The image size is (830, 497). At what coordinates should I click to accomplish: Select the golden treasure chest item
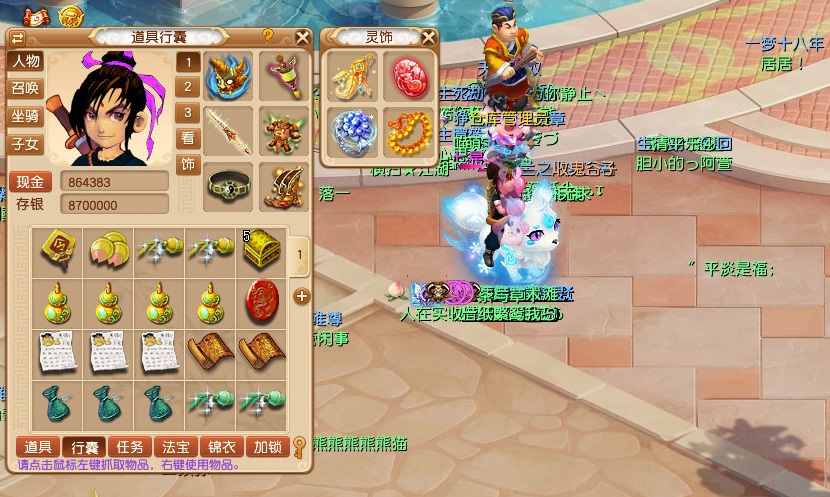point(262,249)
